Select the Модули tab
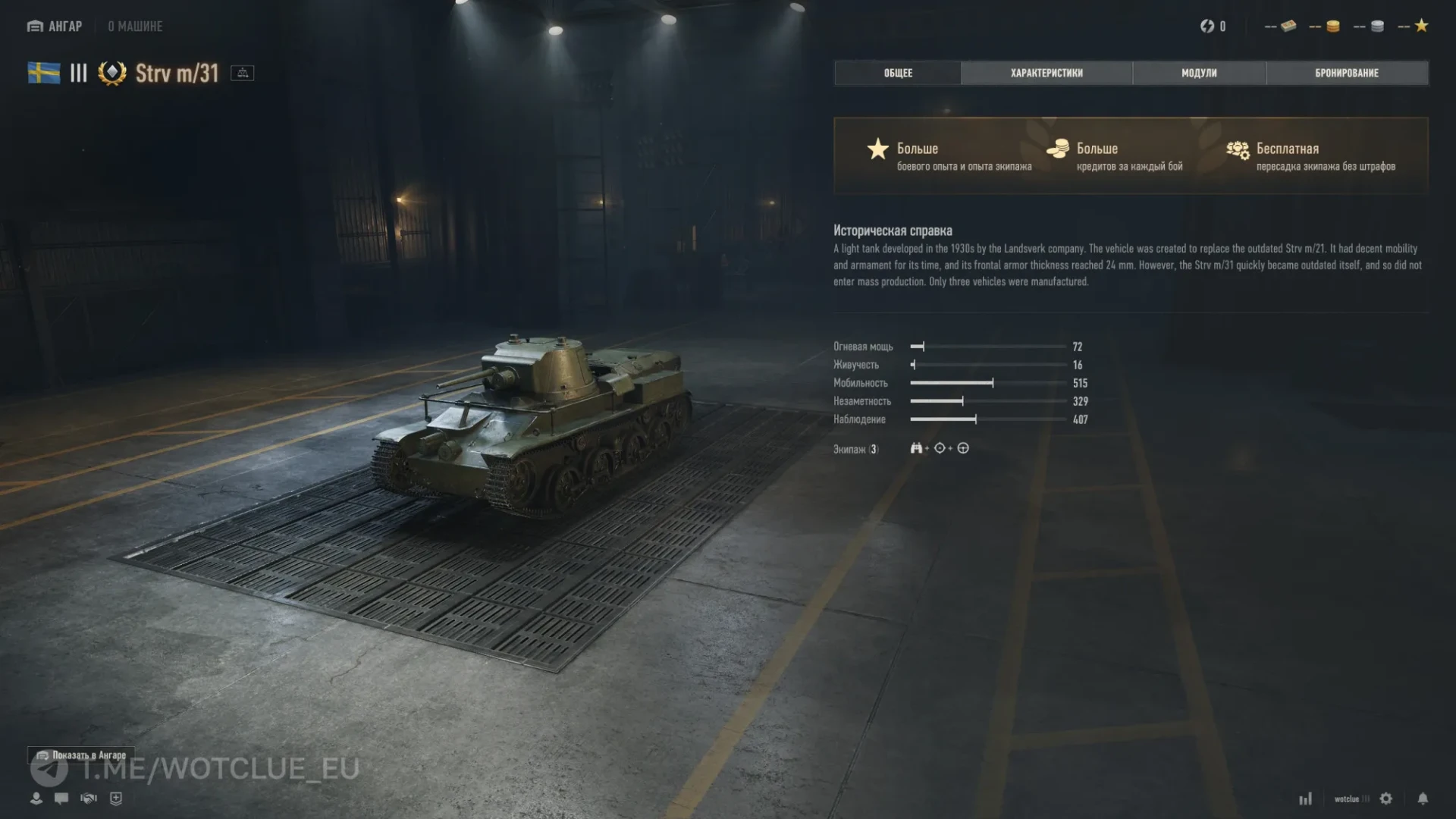The image size is (1456, 819). tap(1199, 73)
